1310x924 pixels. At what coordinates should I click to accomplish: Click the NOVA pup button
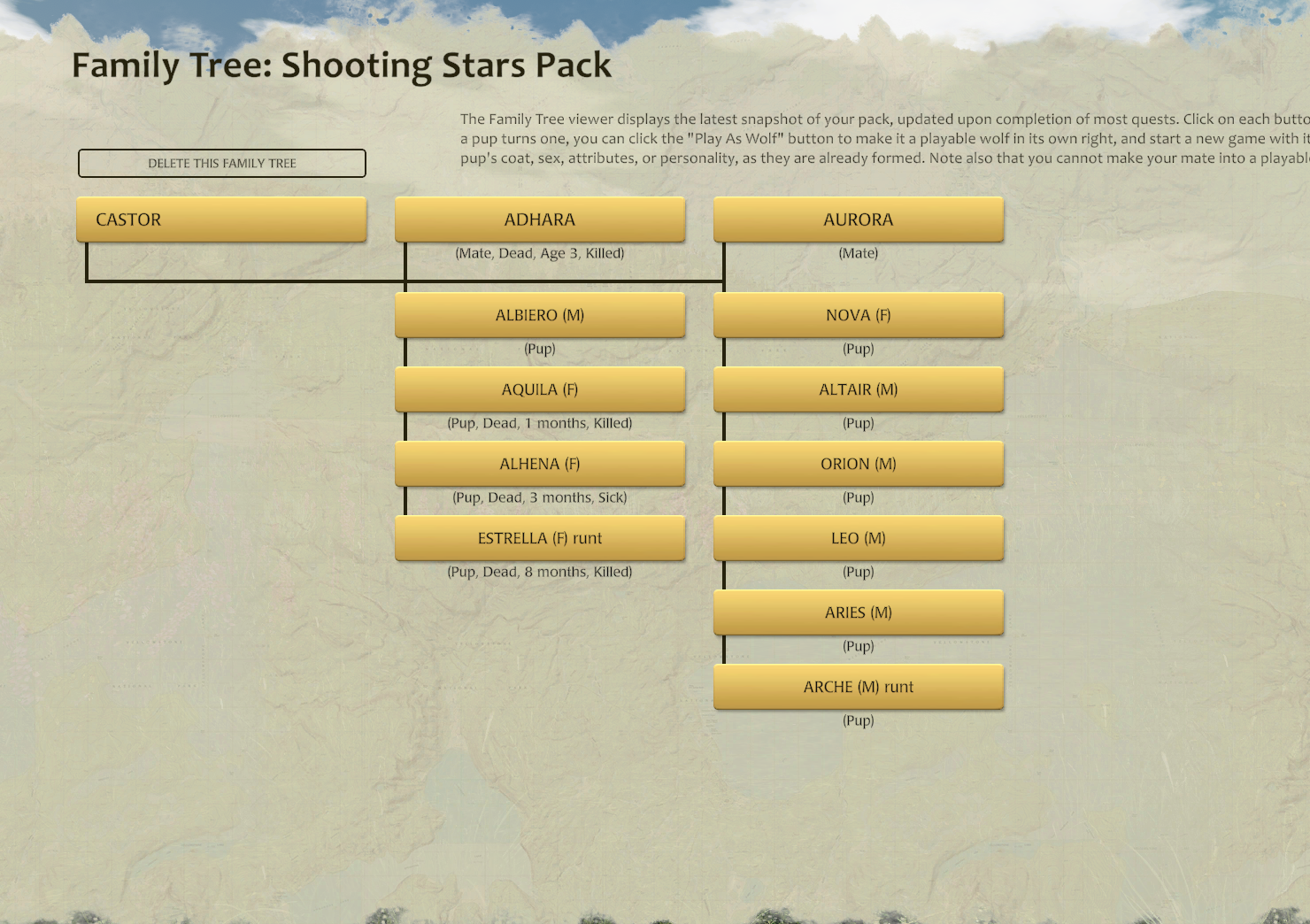coord(859,315)
